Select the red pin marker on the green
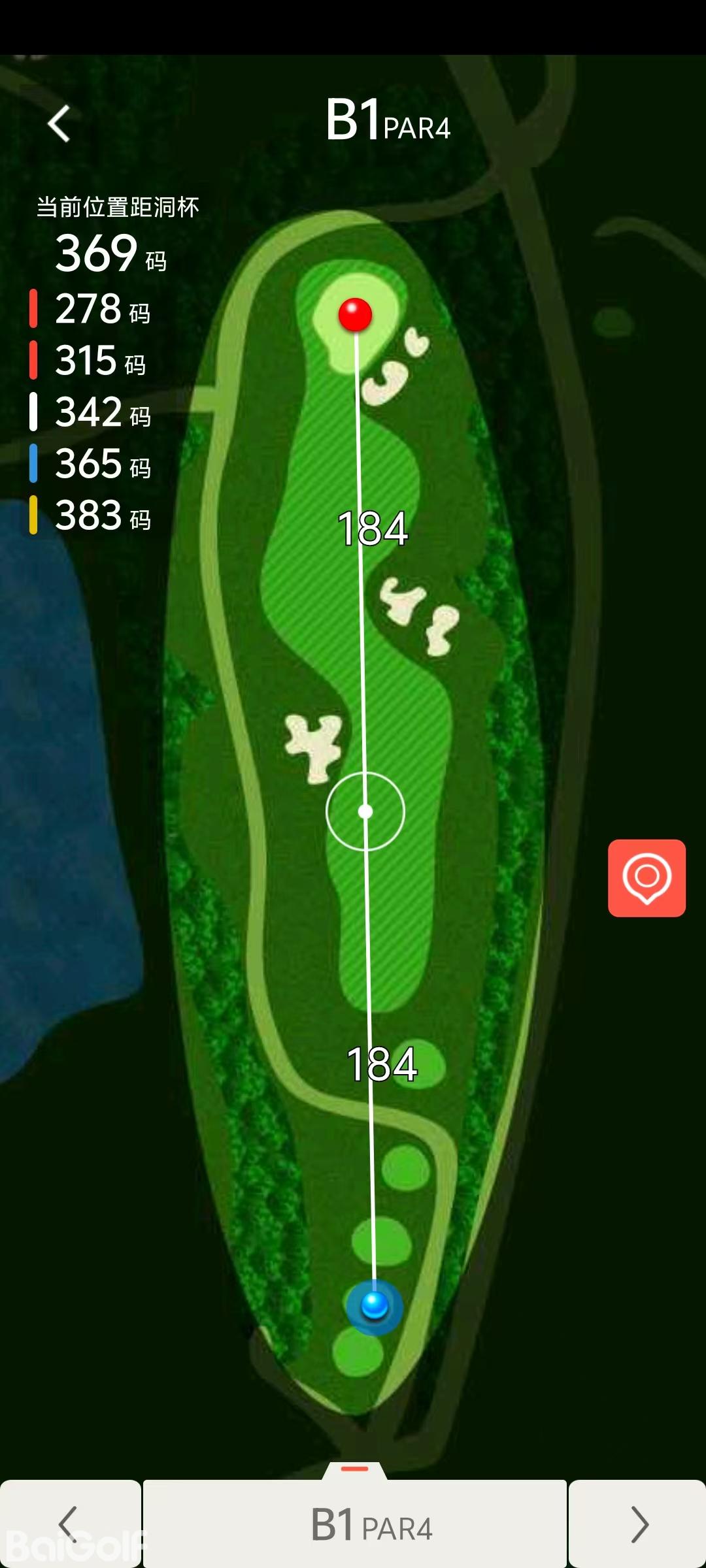This screenshot has width=706, height=1568. [x=355, y=314]
